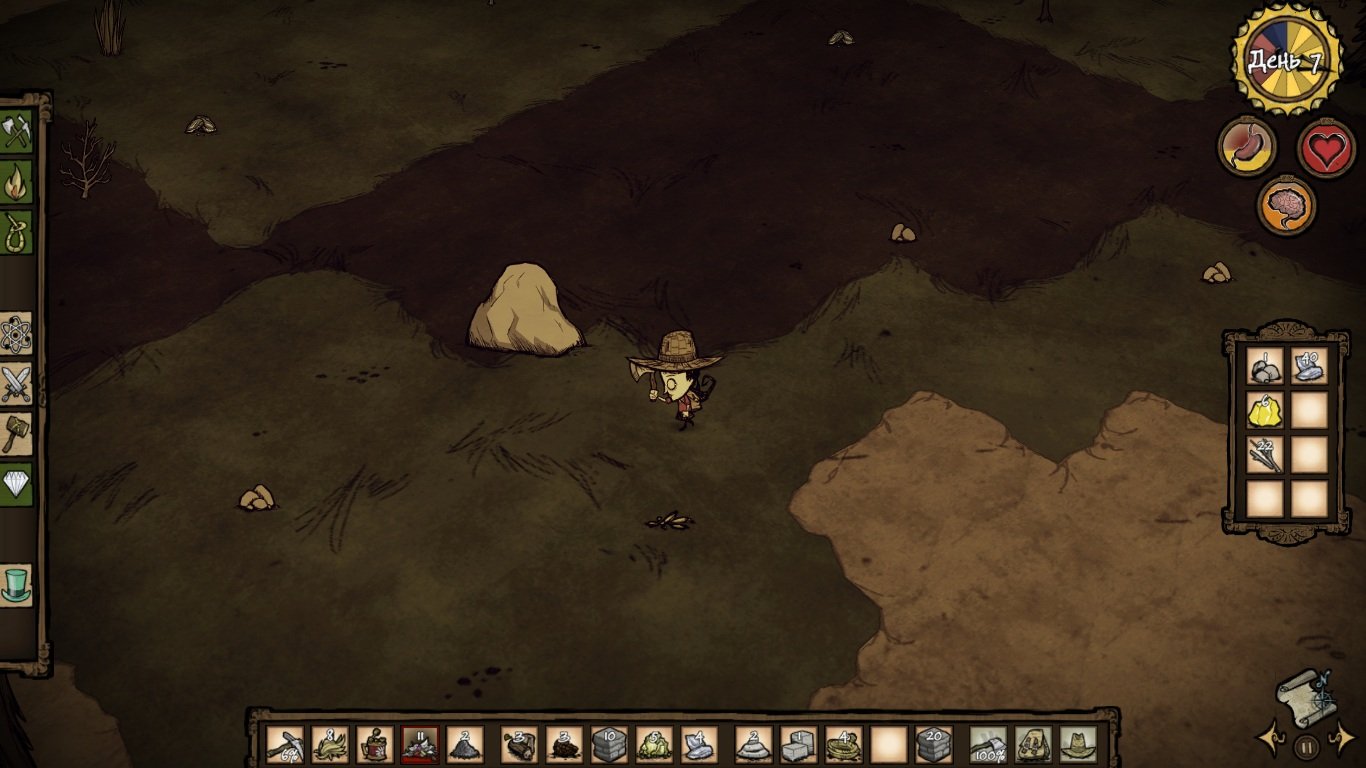Pick the gold nugget in the backpack

click(x=1265, y=410)
